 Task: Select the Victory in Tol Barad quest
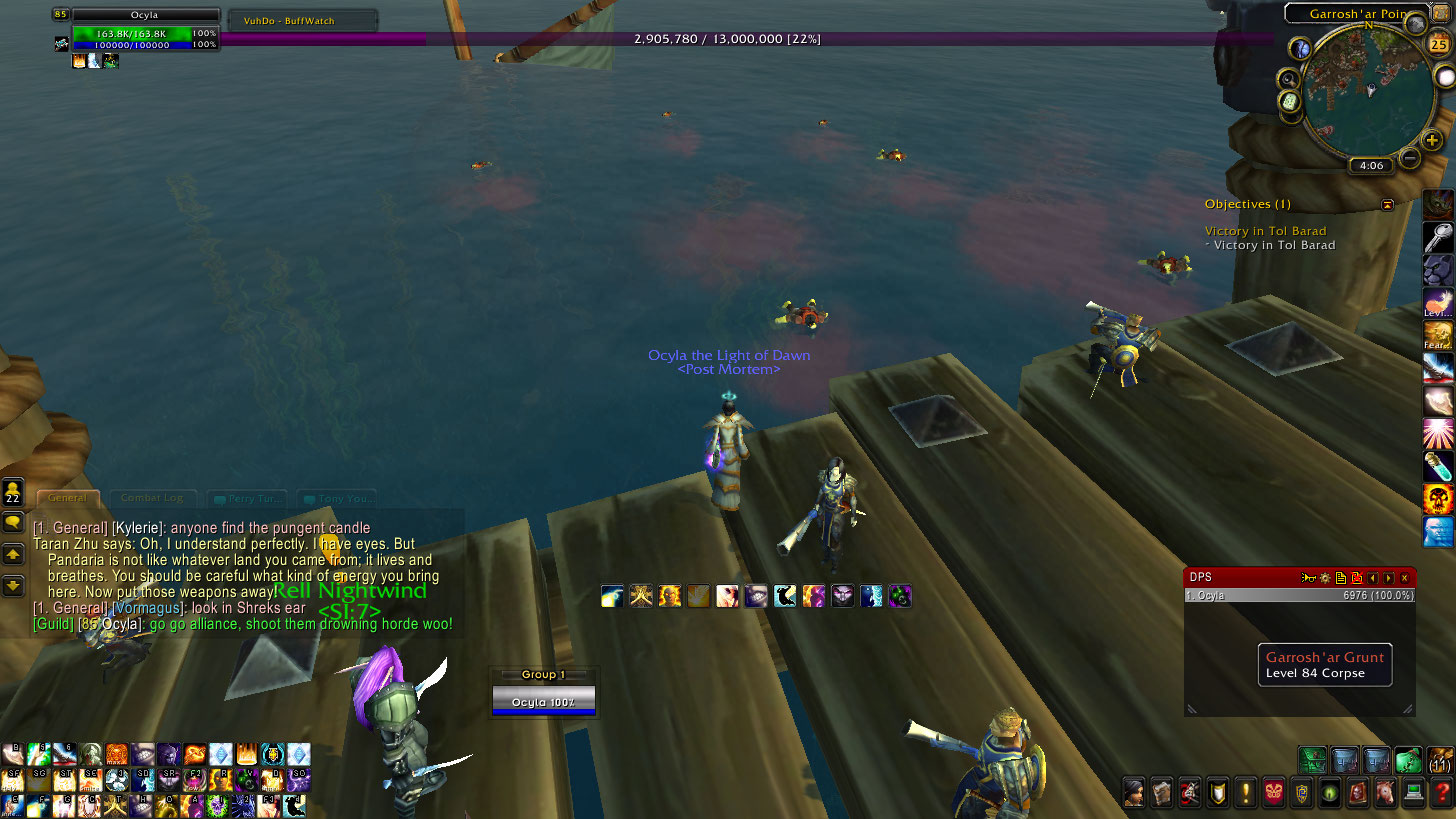click(x=1265, y=231)
